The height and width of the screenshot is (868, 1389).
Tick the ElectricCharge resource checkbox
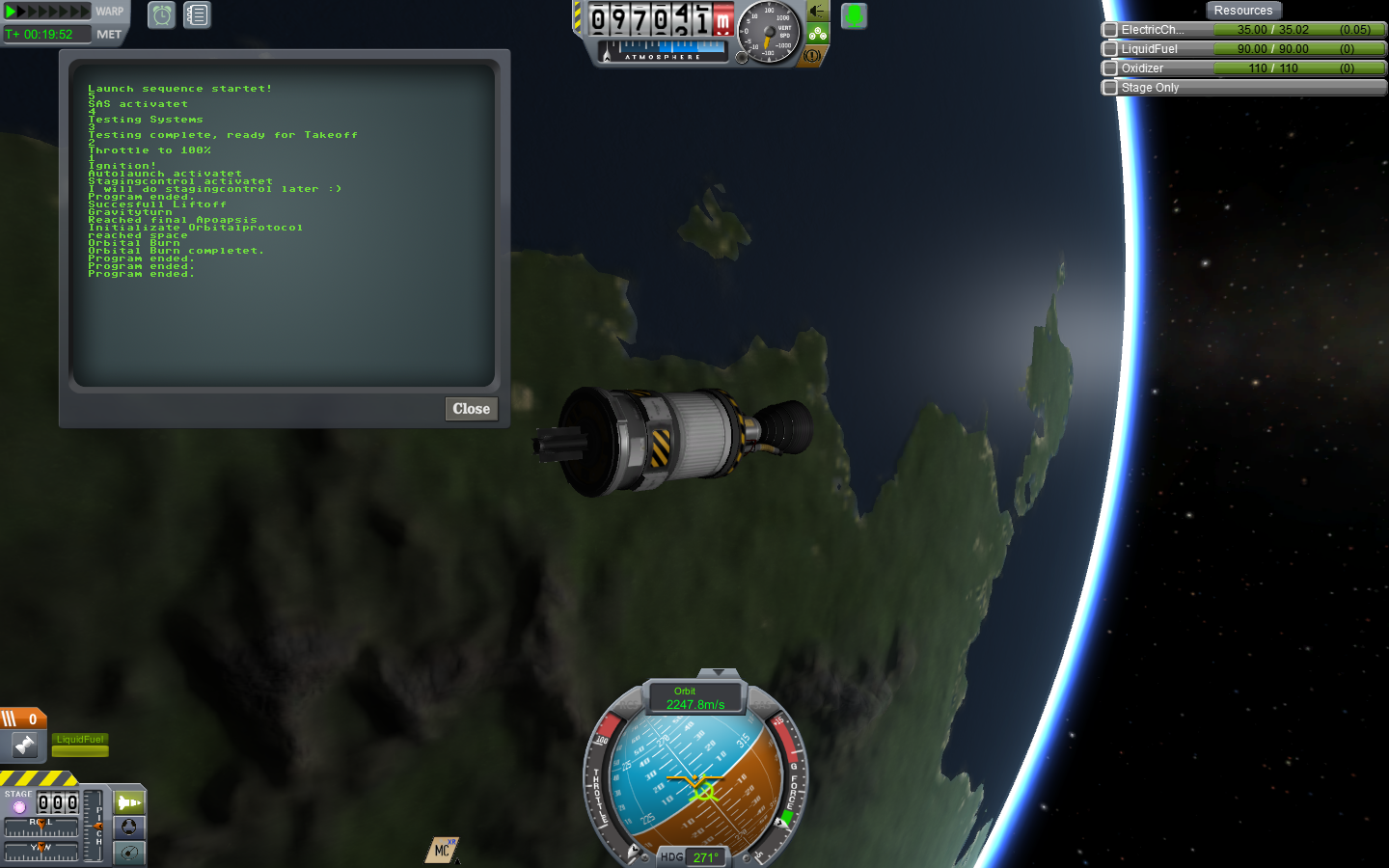[1110, 30]
